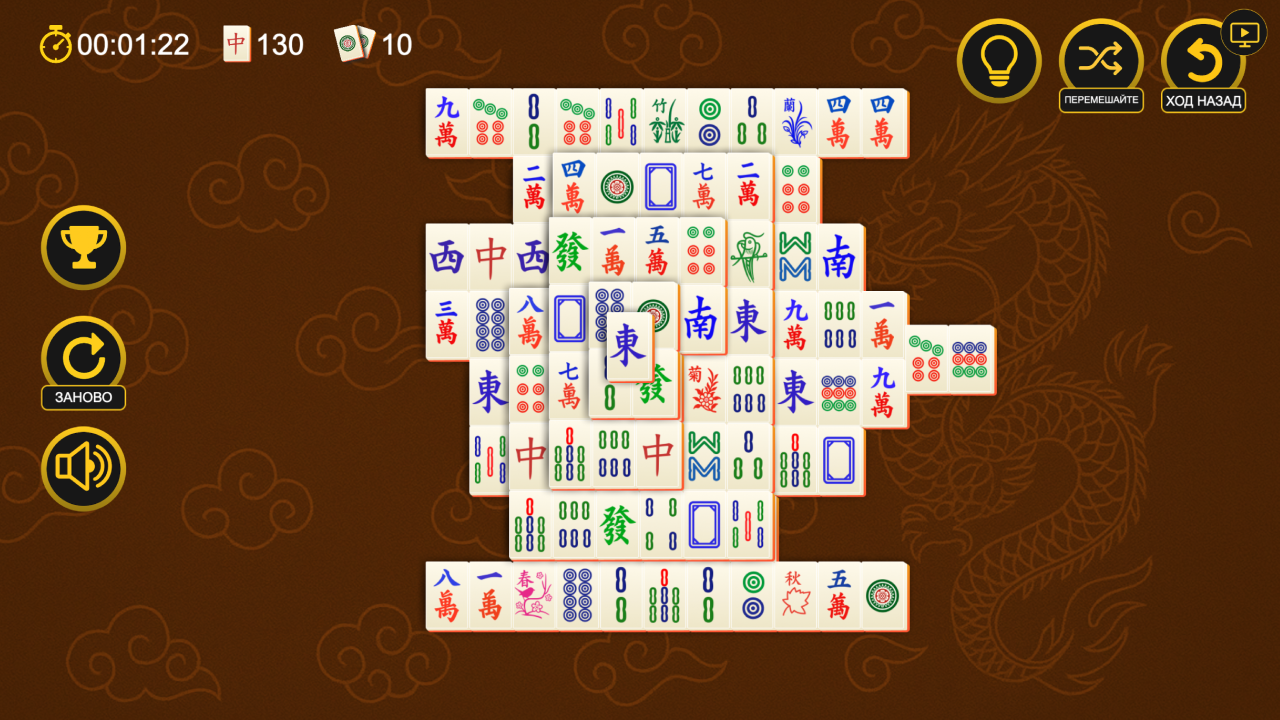The width and height of the screenshot is (1280, 720).
Task: Mute game sound via the speaker button
Action: click(x=83, y=468)
